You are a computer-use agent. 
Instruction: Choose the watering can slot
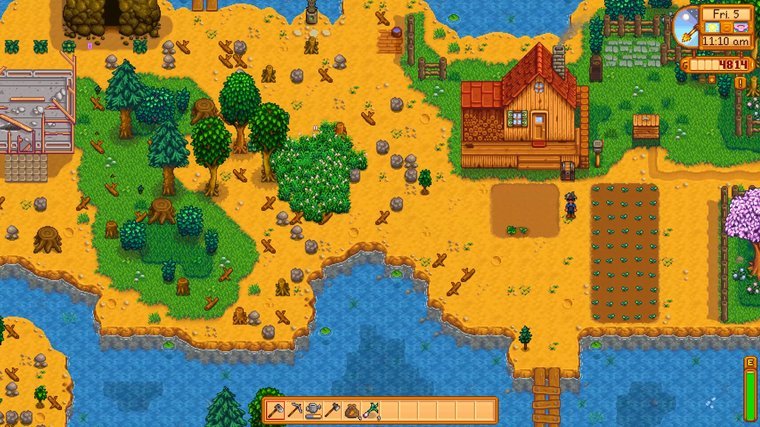[313, 410]
